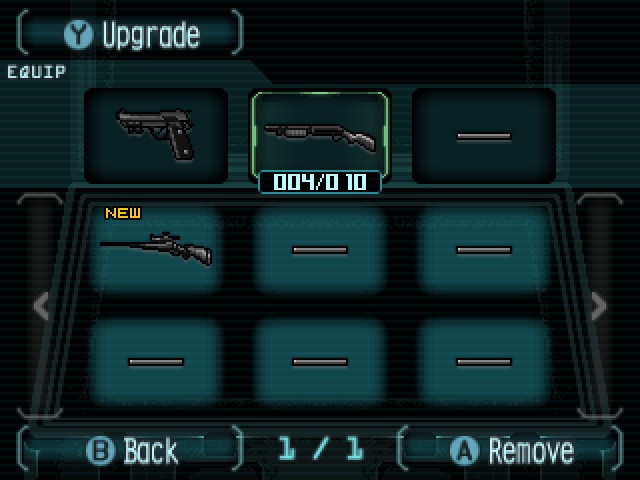Go to the previous inventory page
This screenshot has height=480, width=640.
coord(41,306)
